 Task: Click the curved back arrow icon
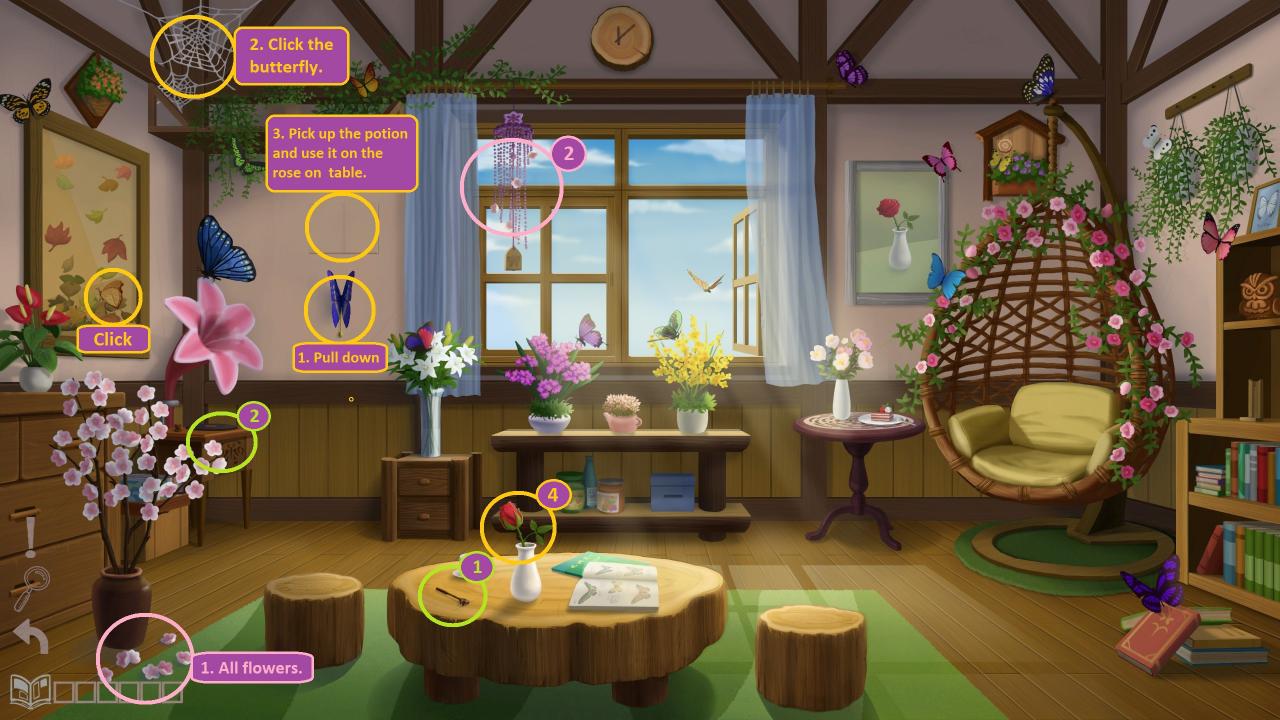[31, 635]
